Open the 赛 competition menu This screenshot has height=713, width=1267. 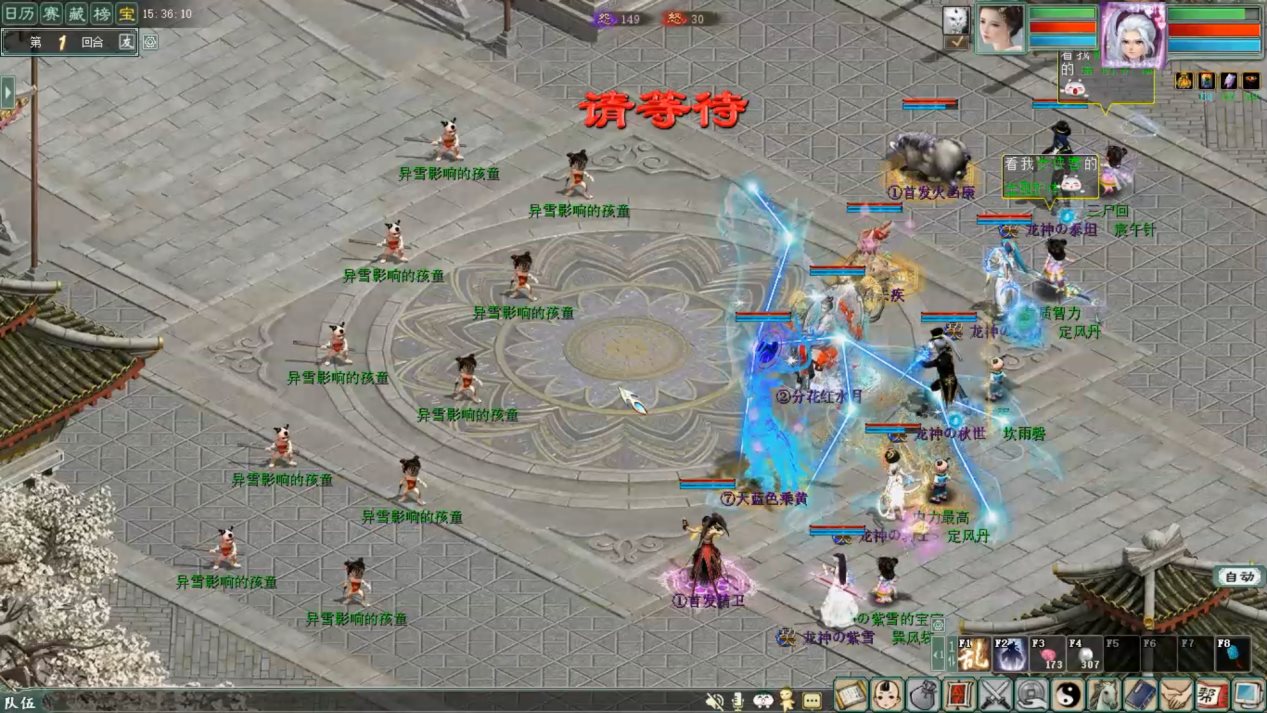pyautogui.click(x=52, y=14)
